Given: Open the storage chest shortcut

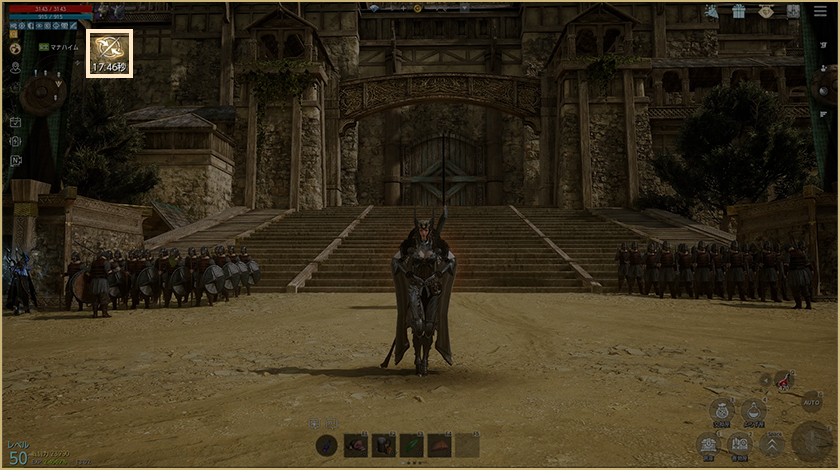Looking at the screenshot, I should click(709, 444).
